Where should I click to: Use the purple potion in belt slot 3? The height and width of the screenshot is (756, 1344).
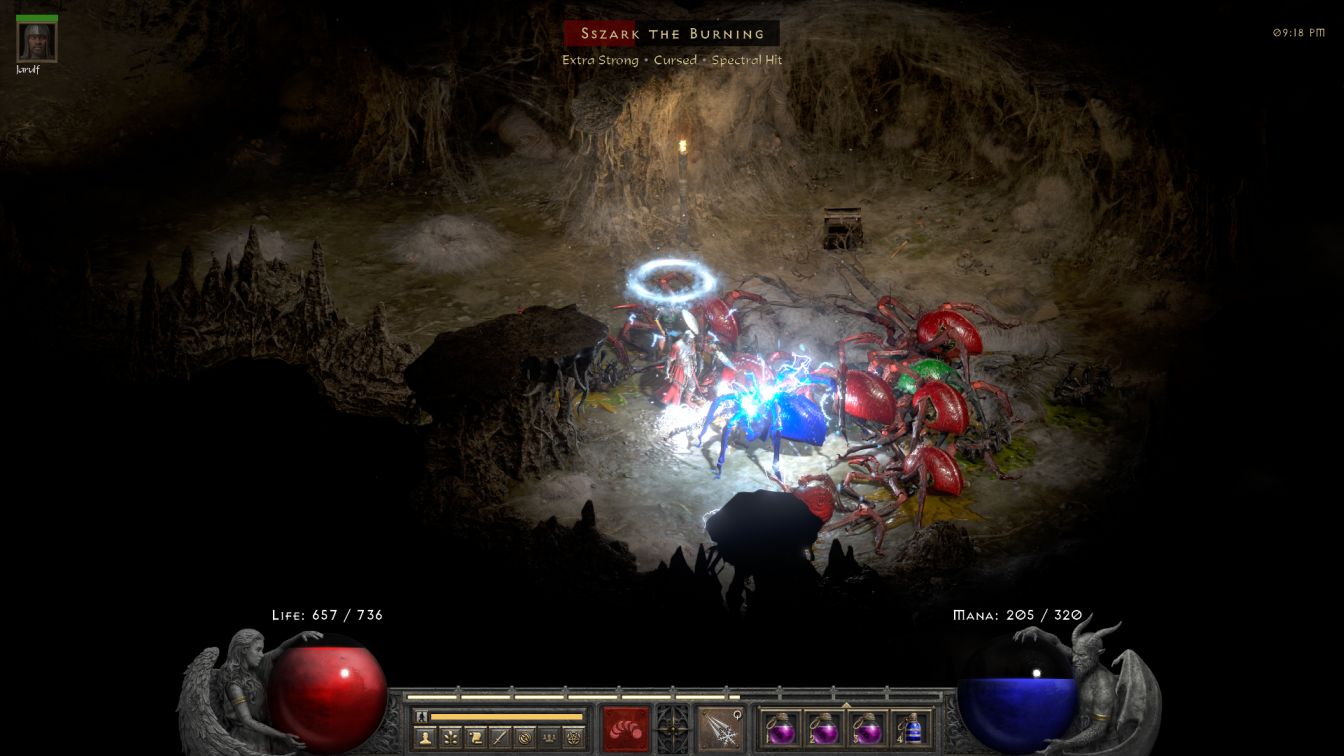[x=867, y=729]
